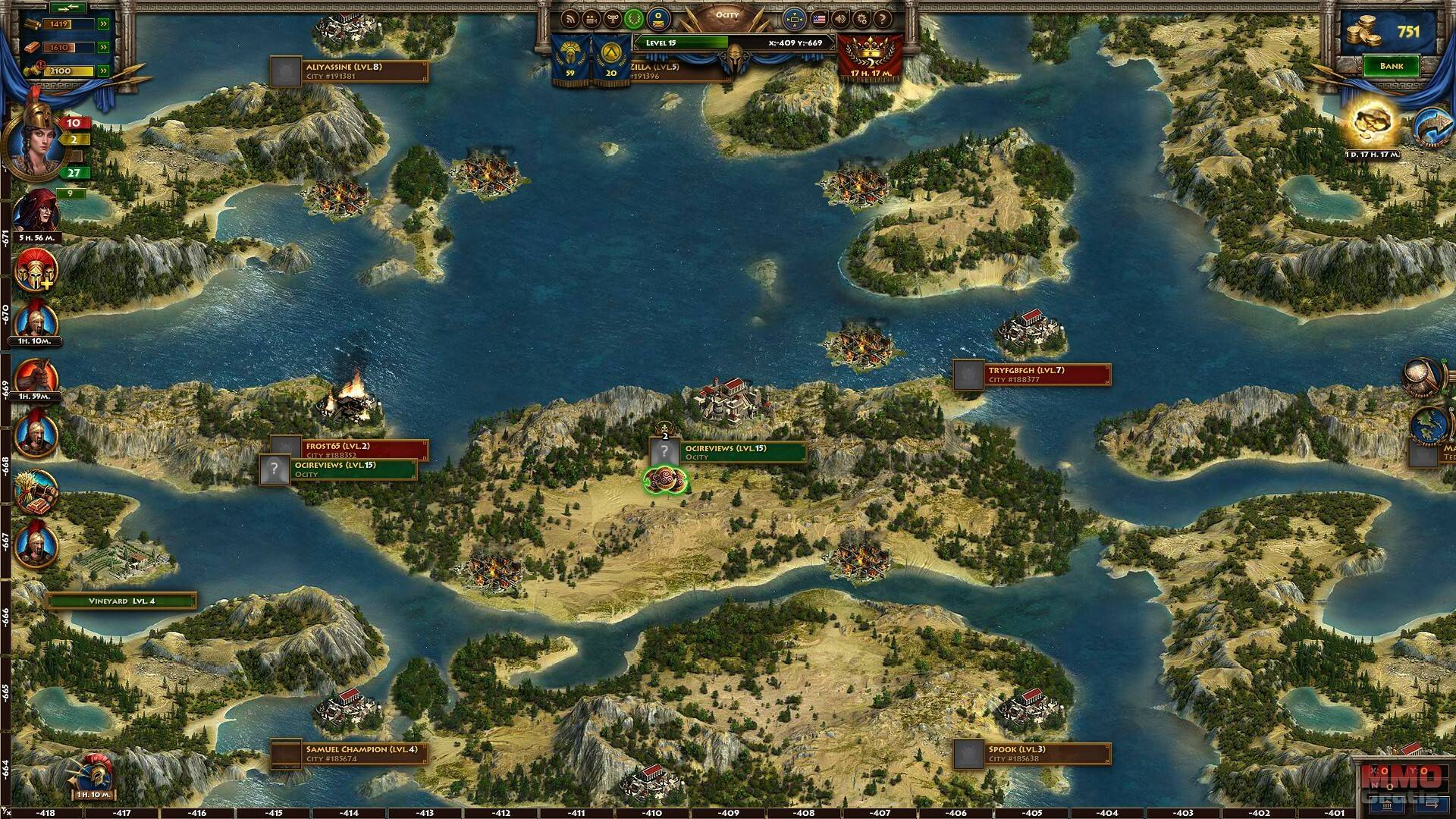
Task: Open the mail envelope icon
Action: [657, 18]
